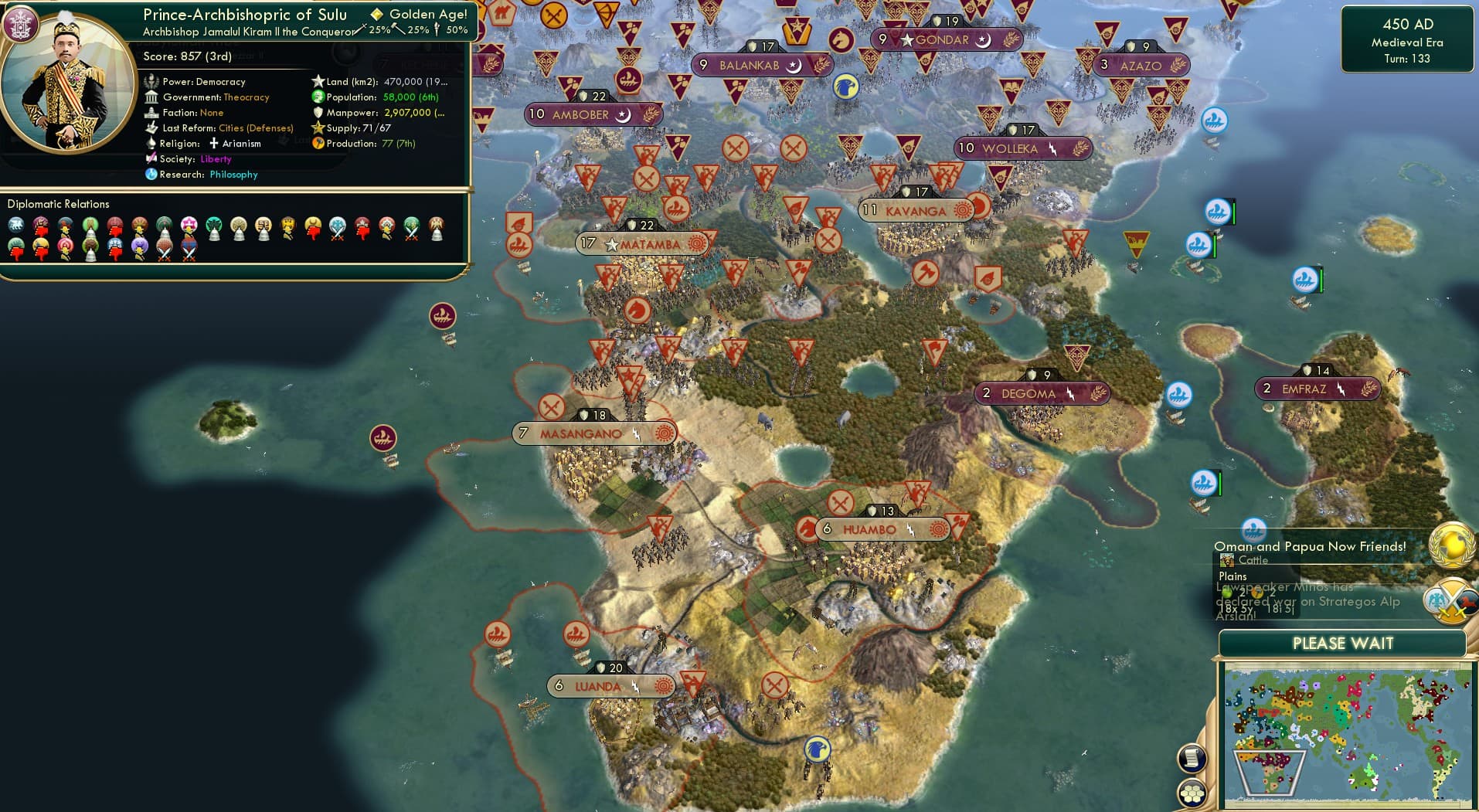Image resolution: width=1479 pixels, height=812 pixels.
Task: Click the Research Philosophy icon
Action: coord(152,175)
